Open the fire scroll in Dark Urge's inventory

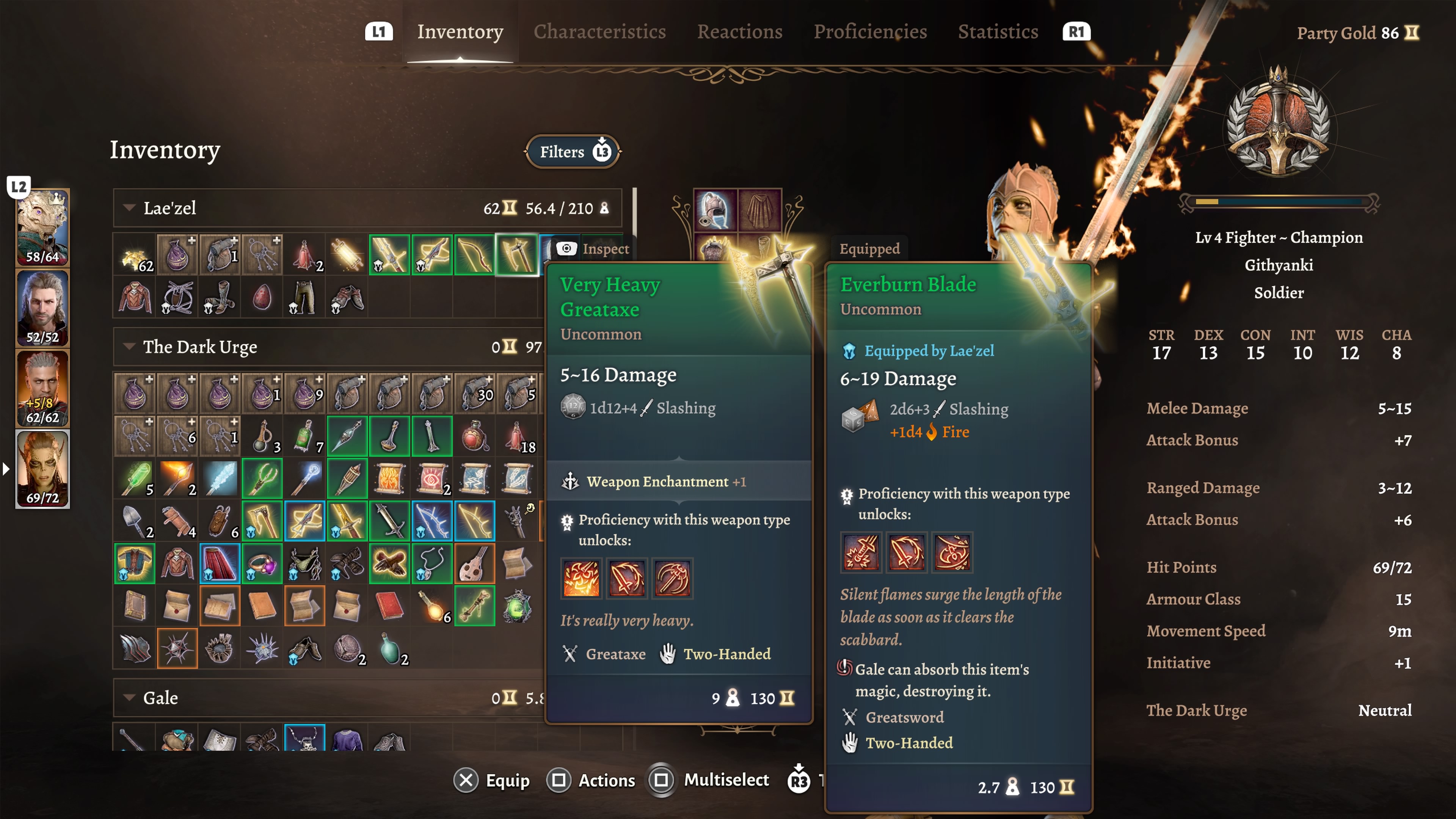pos(390,478)
